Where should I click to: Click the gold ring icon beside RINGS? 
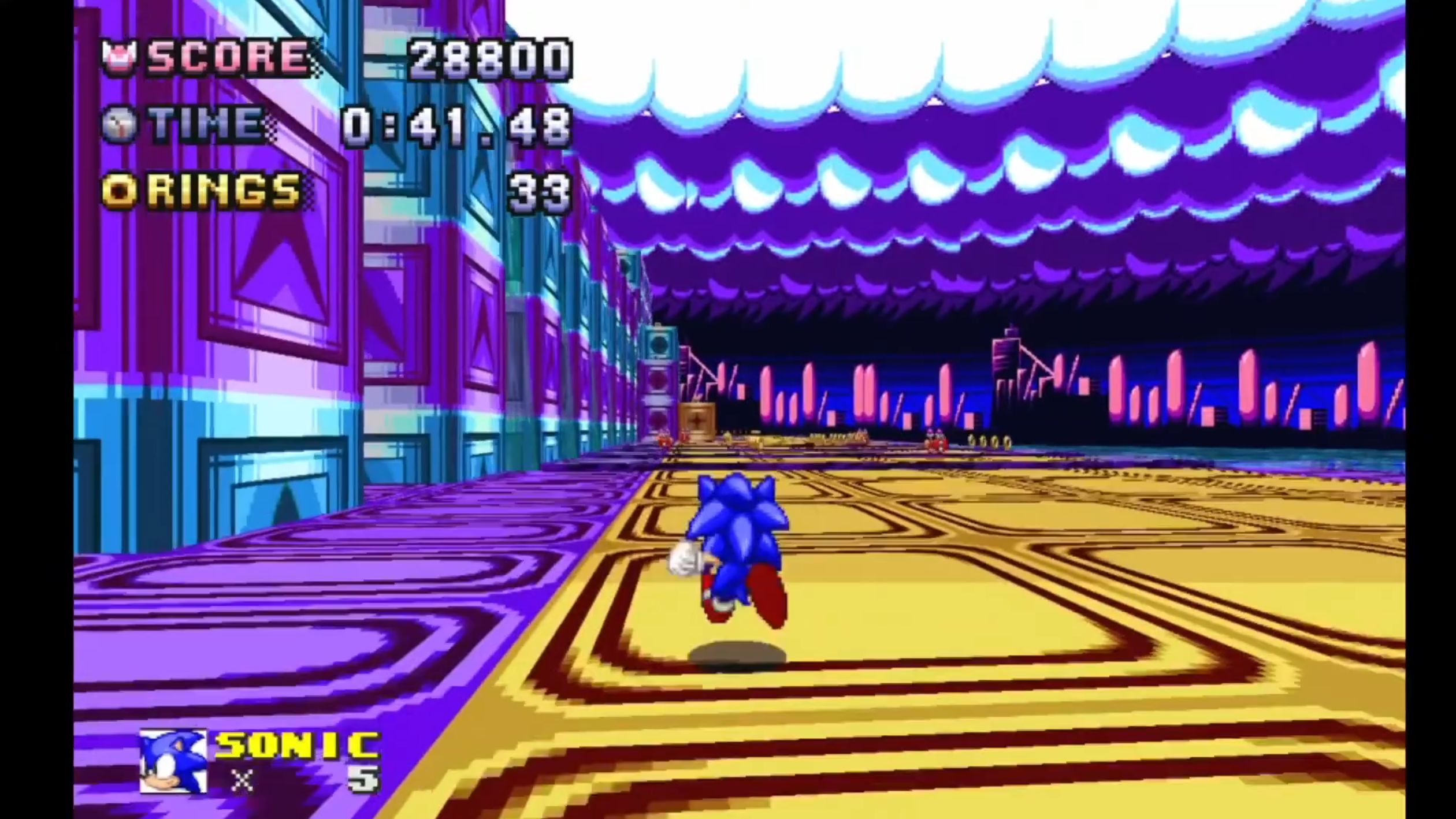(120, 191)
